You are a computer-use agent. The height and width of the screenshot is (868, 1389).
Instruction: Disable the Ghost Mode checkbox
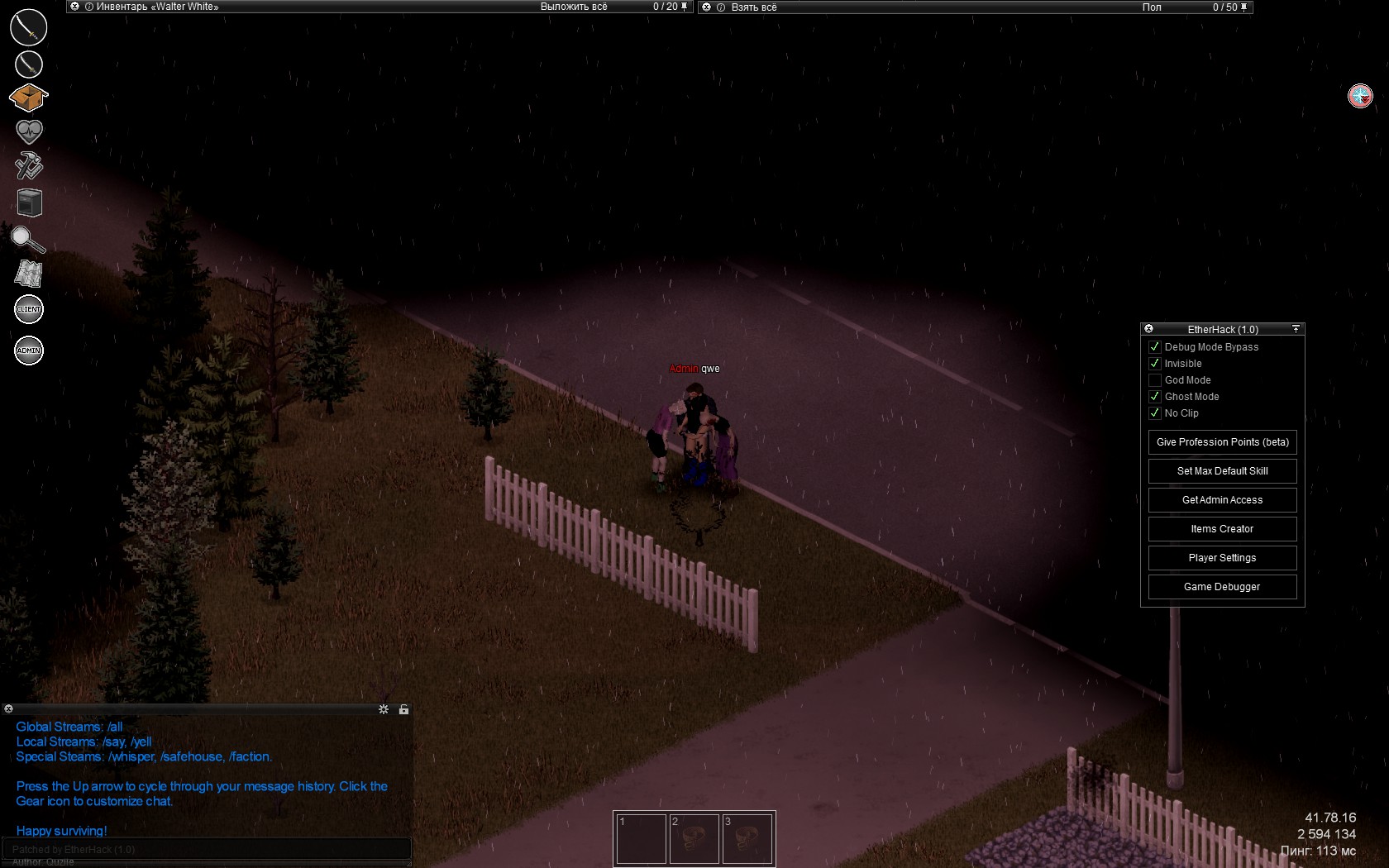(1155, 397)
